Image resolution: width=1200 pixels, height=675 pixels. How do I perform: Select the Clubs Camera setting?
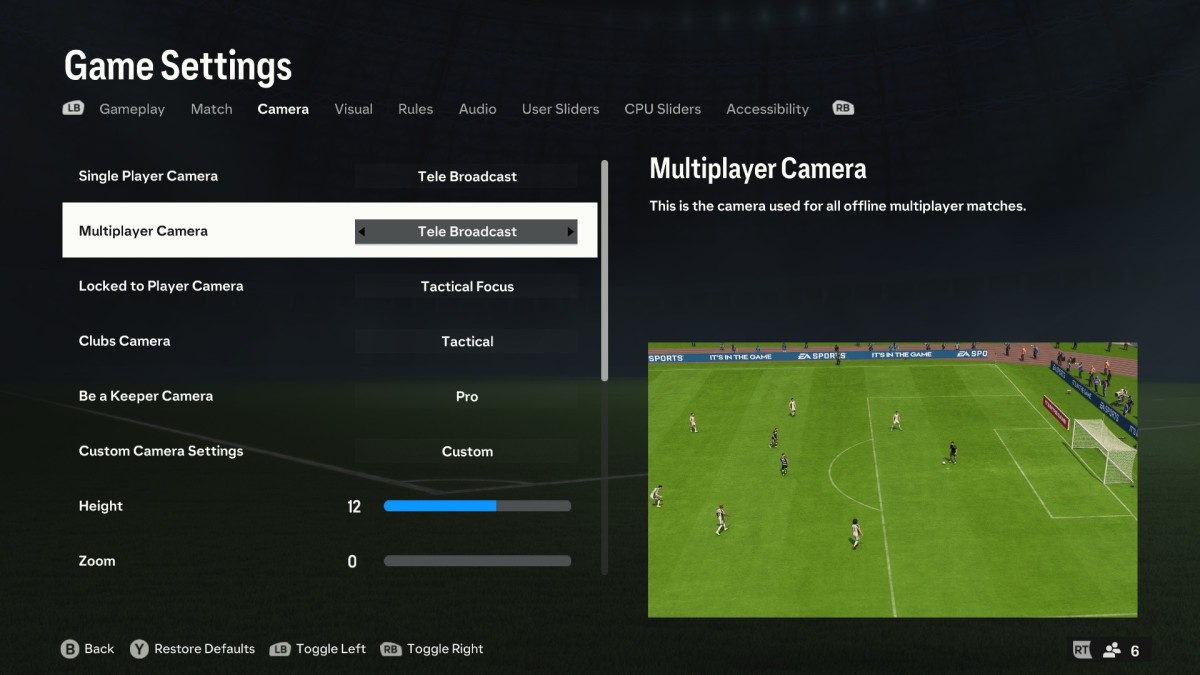tap(330, 341)
